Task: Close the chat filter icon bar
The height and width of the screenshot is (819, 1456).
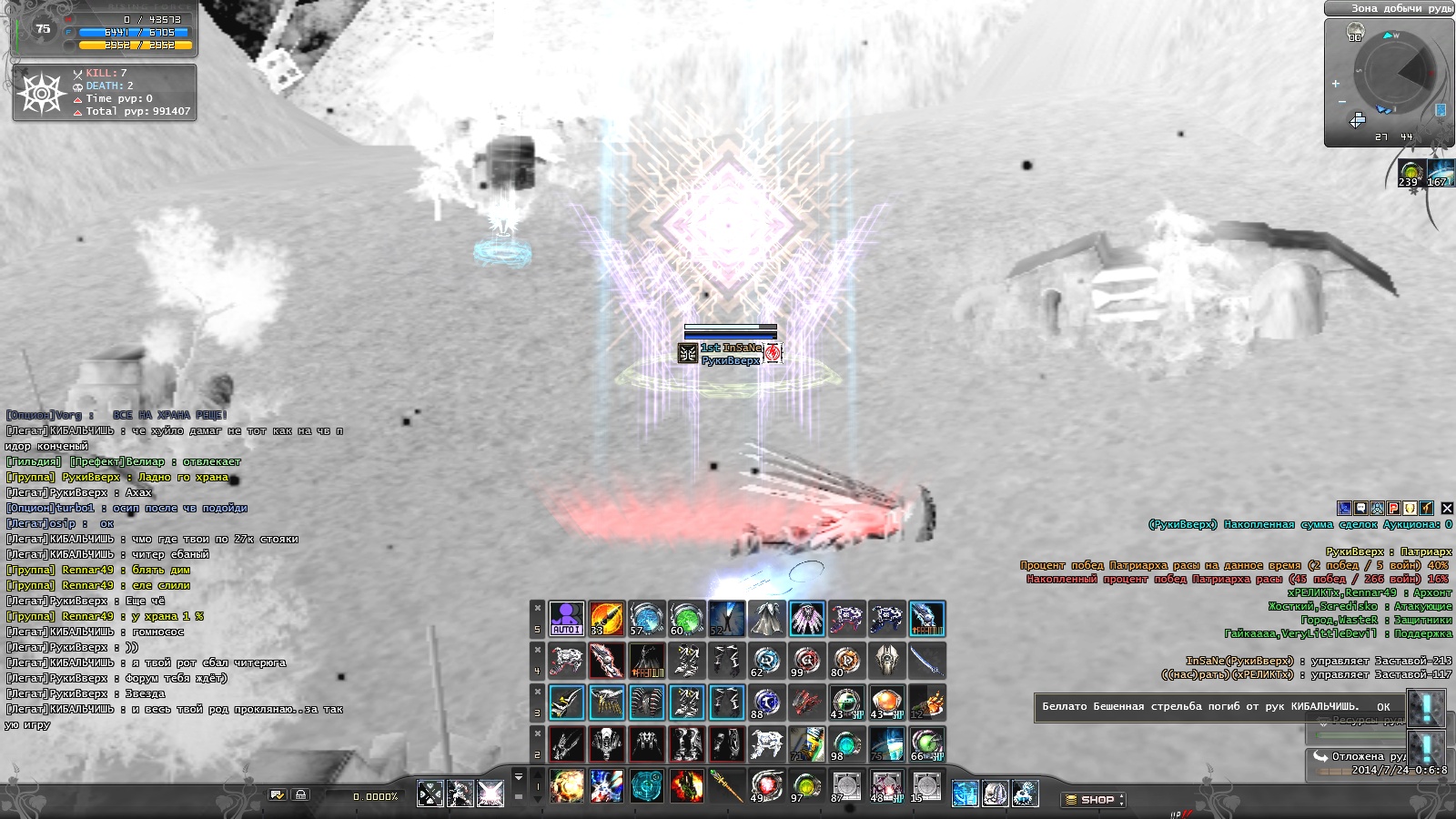Action: pyautogui.click(x=1447, y=509)
